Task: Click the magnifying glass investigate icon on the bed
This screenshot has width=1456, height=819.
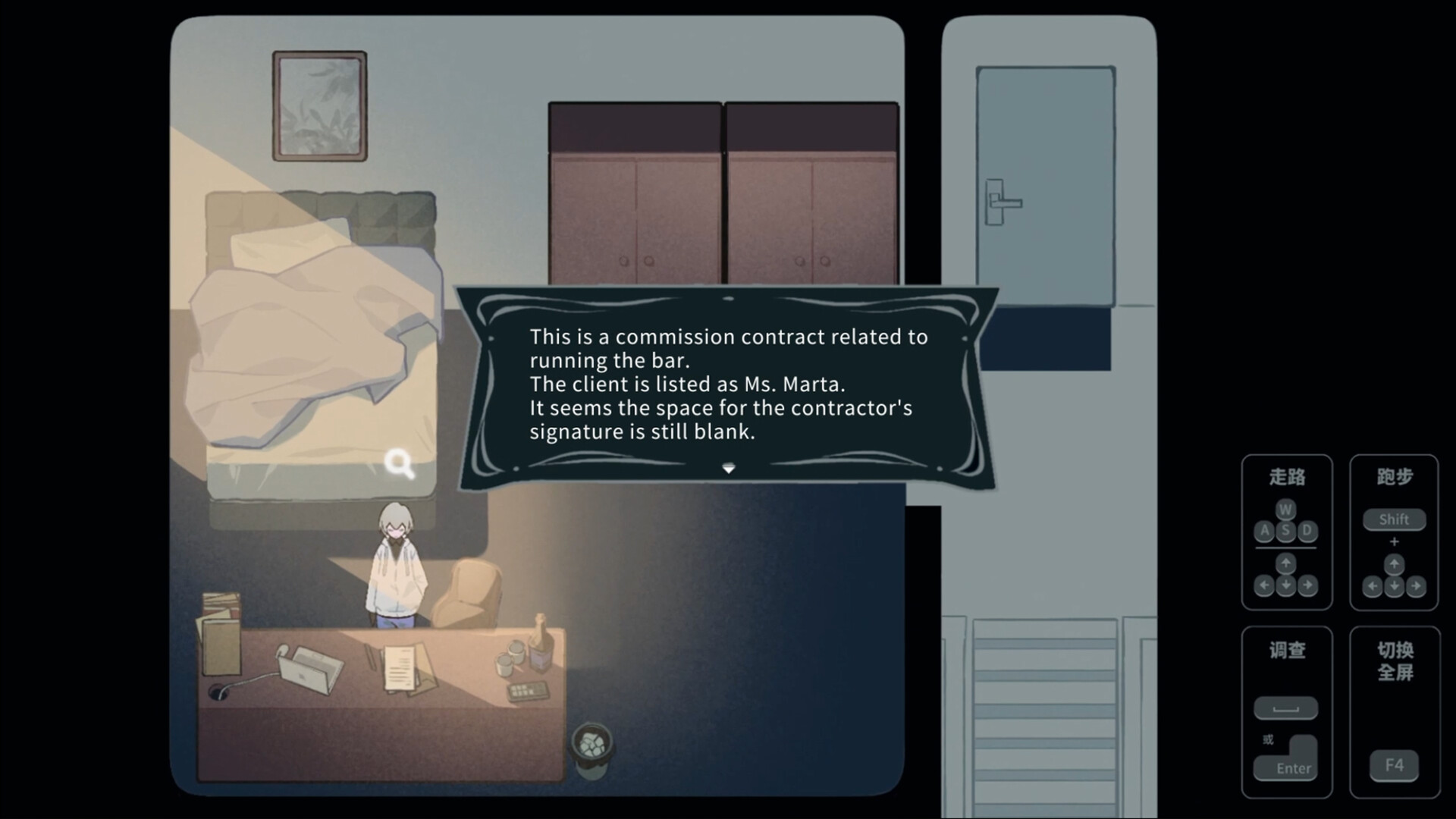Action: [400, 464]
